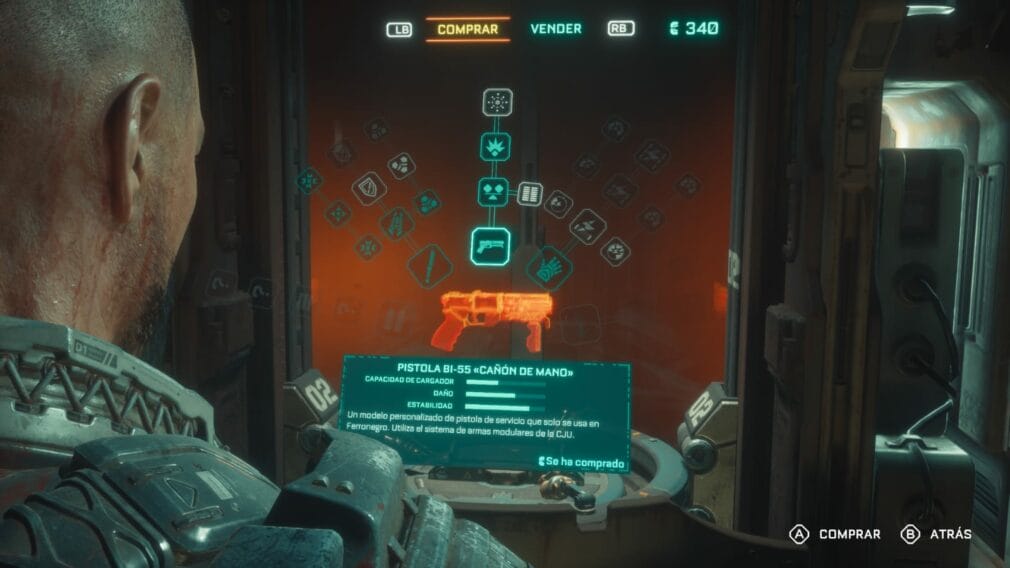Switch to the Vender tab
This screenshot has width=1010, height=568.
[555, 29]
